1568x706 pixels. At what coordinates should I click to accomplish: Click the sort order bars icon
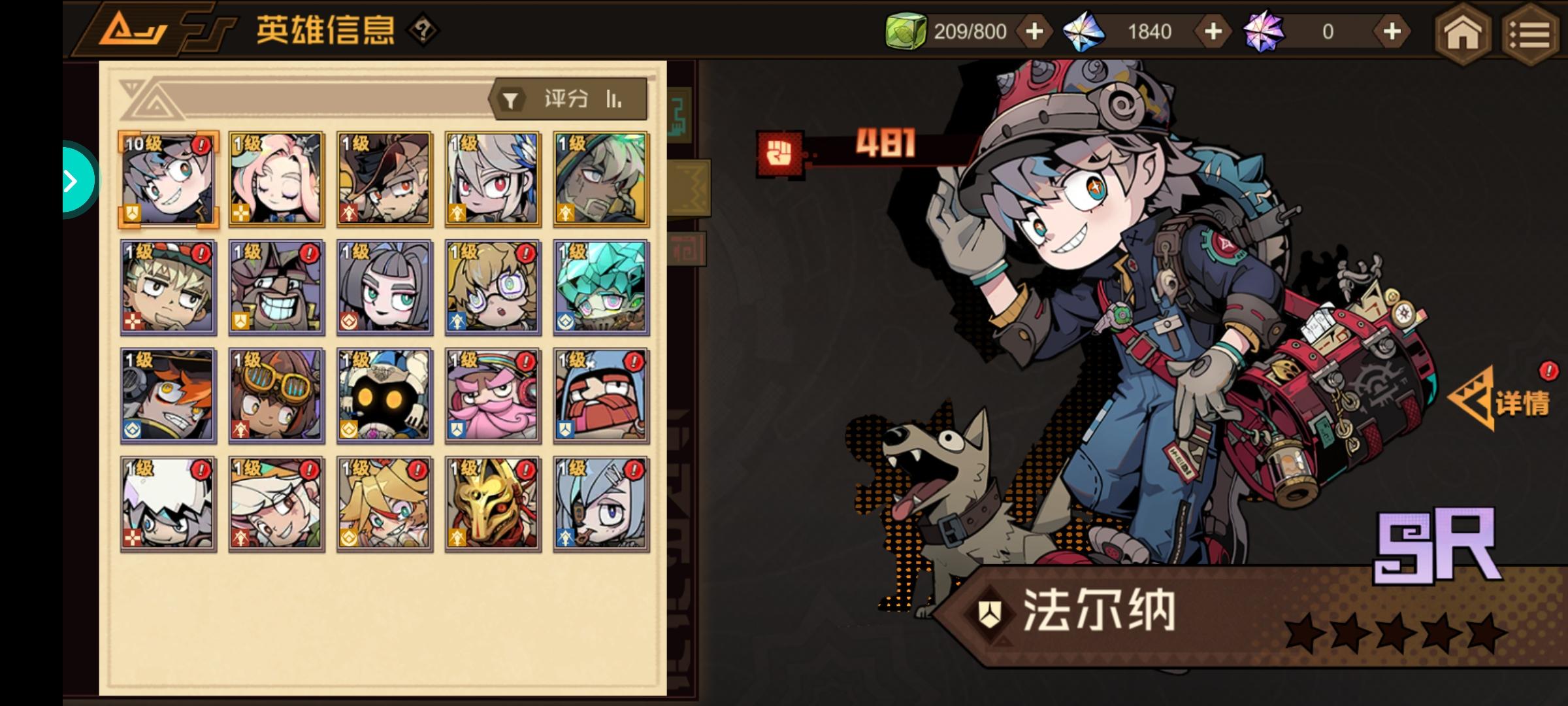pyautogui.click(x=613, y=99)
